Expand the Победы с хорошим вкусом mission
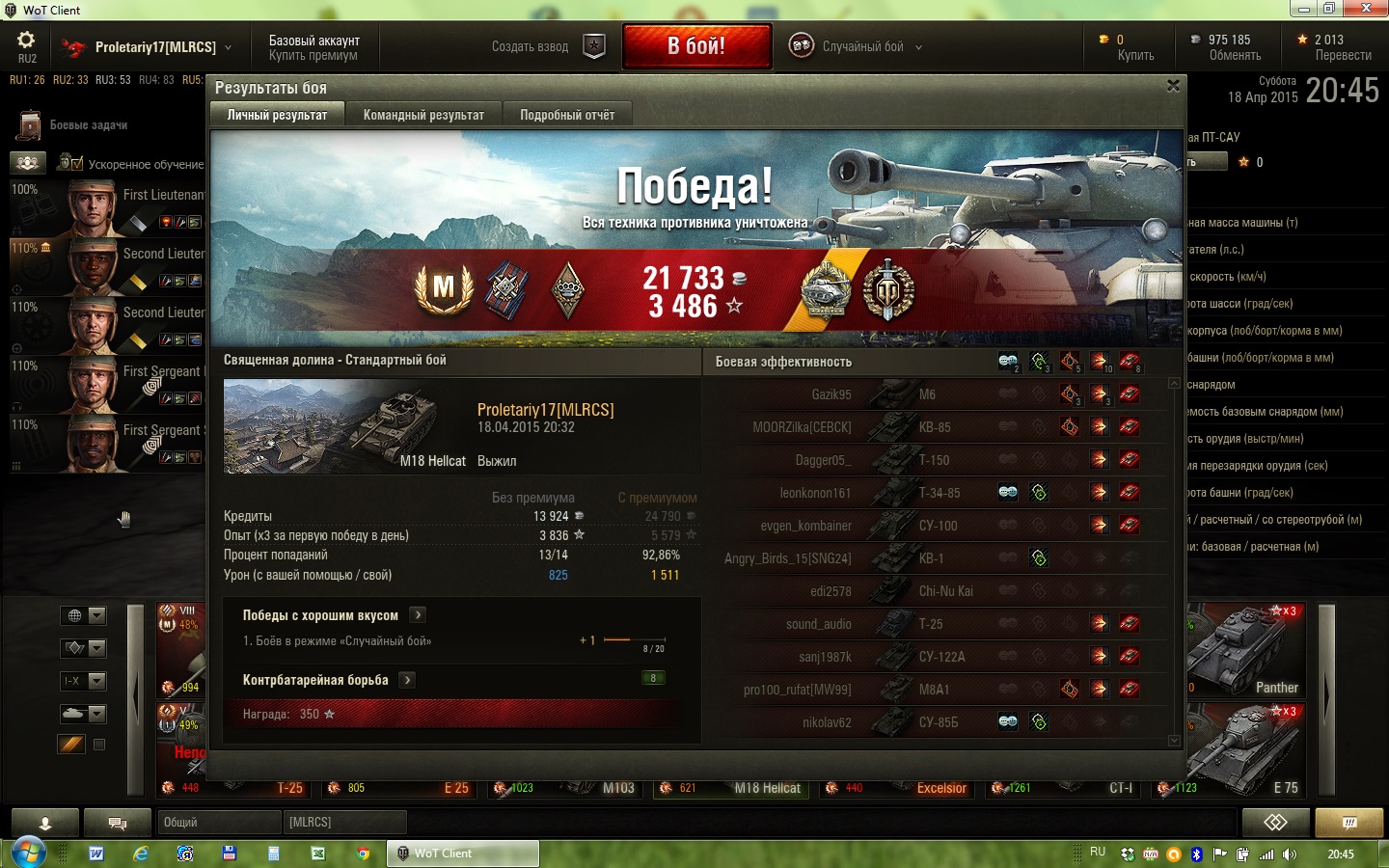 pos(418,615)
